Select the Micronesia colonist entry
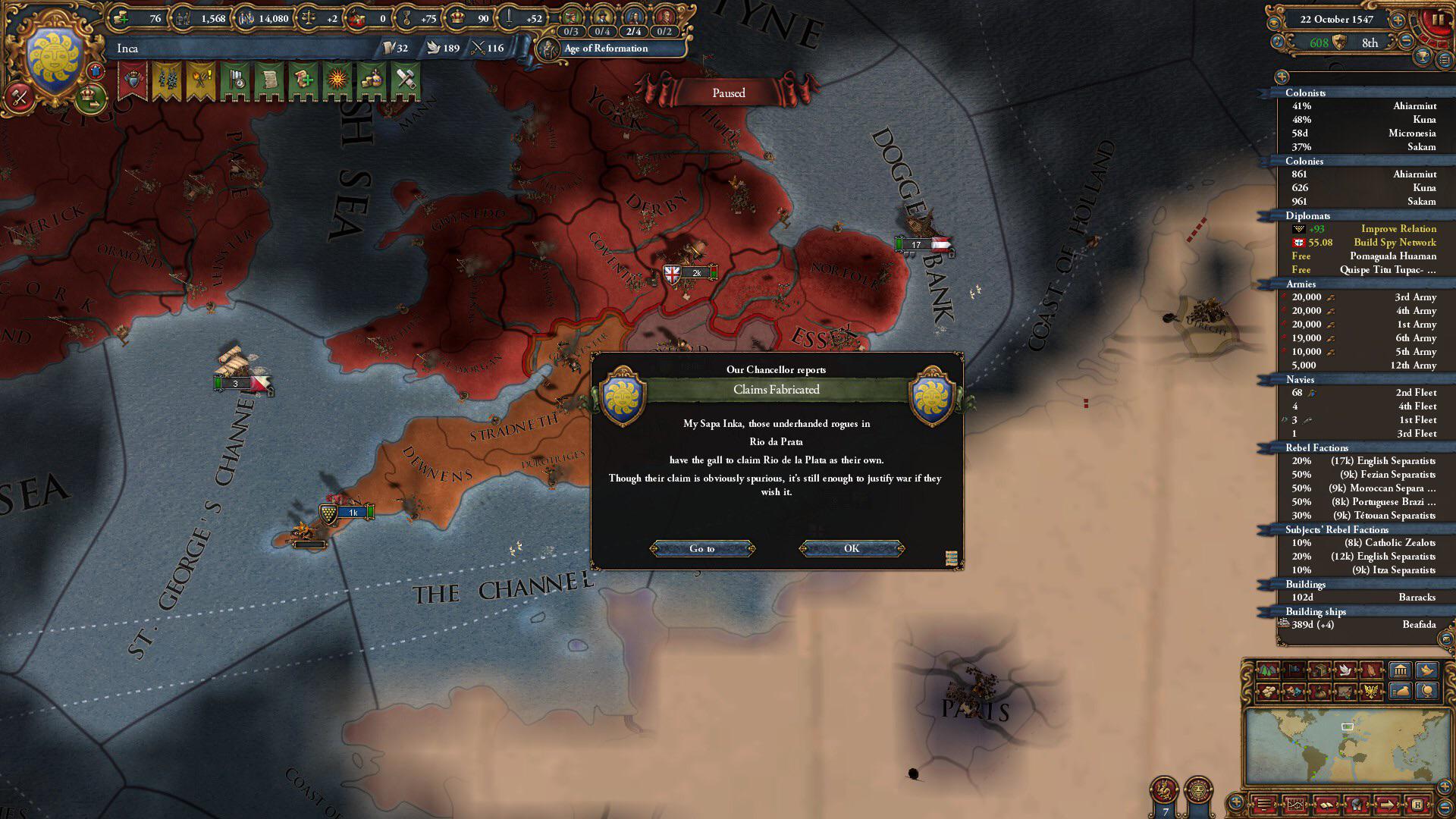The height and width of the screenshot is (819, 1456). (x=1363, y=133)
